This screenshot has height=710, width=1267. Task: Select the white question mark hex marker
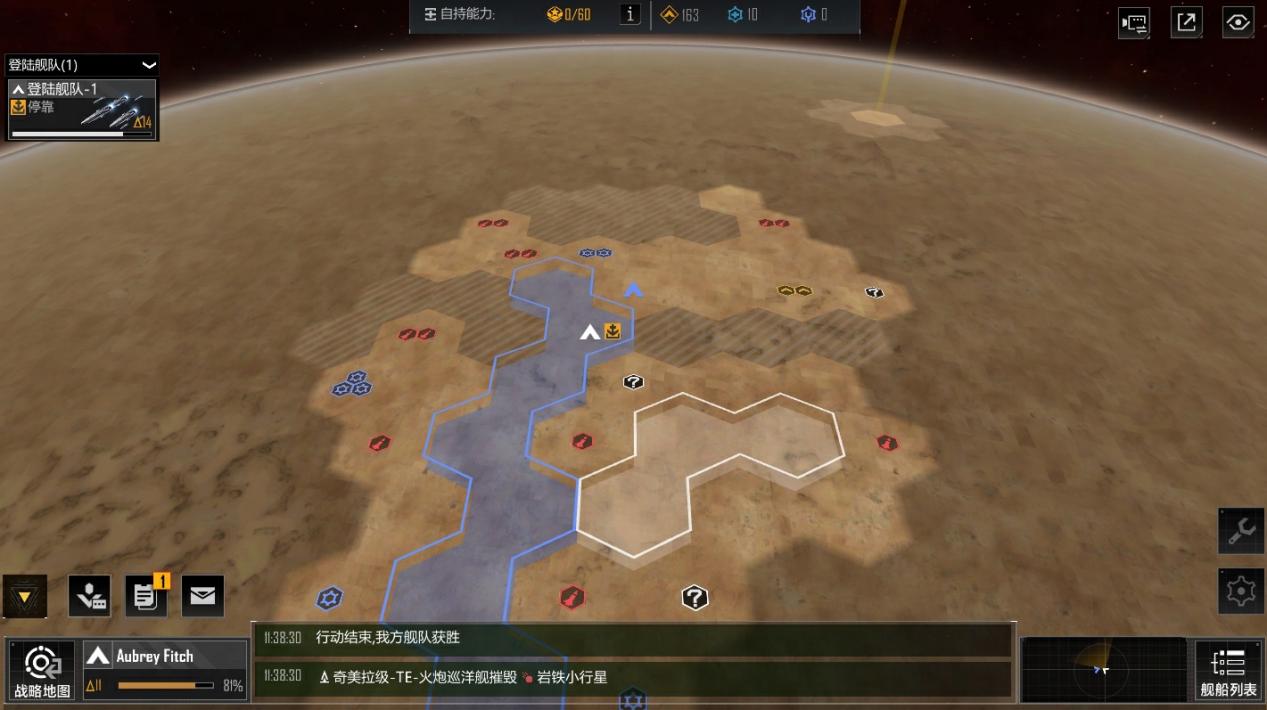tap(695, 598)
